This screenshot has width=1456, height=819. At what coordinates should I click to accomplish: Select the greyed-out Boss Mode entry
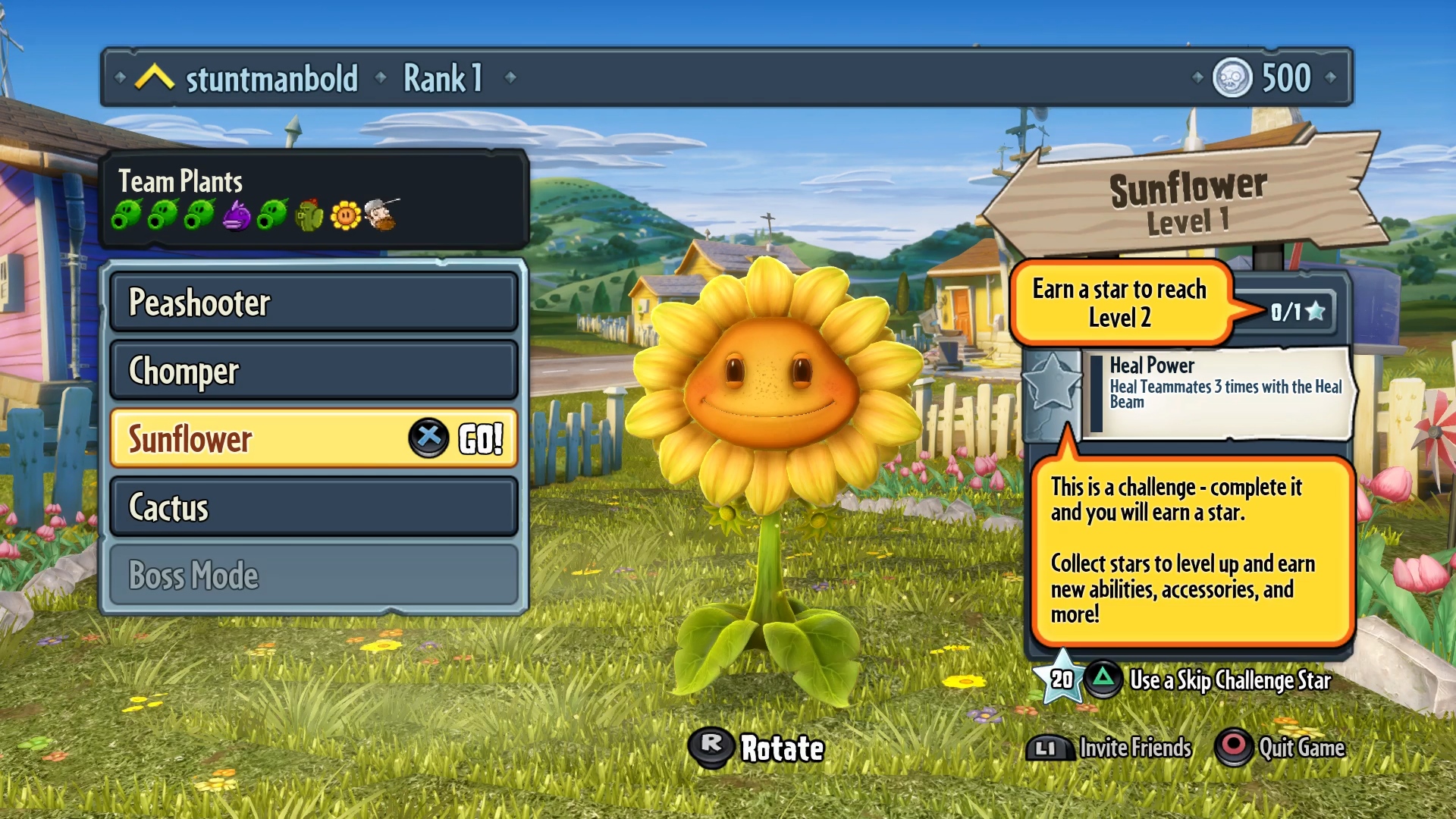point(314,575)
